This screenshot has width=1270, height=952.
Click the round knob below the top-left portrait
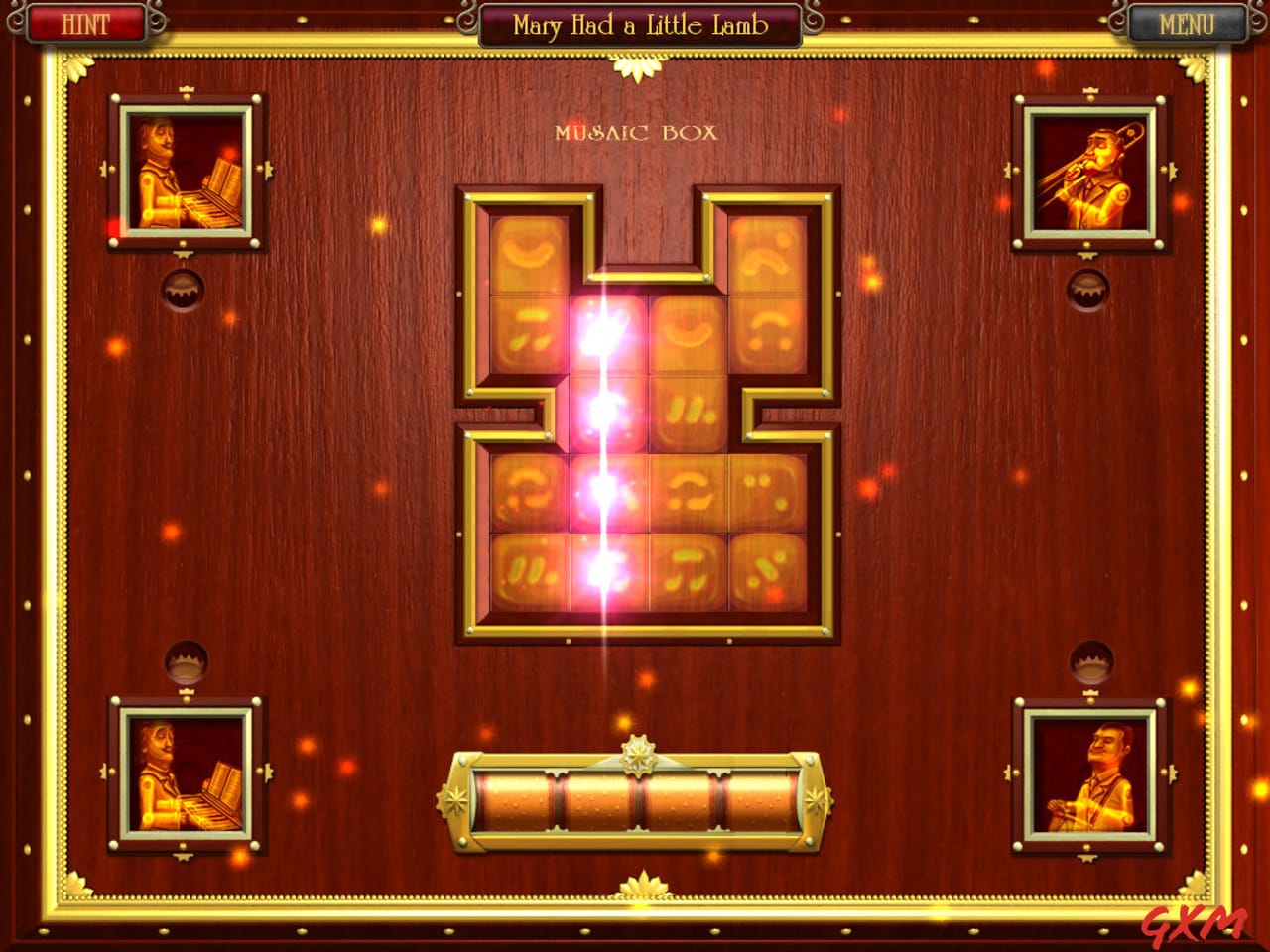pyautogui.click(x=185, y=290)
